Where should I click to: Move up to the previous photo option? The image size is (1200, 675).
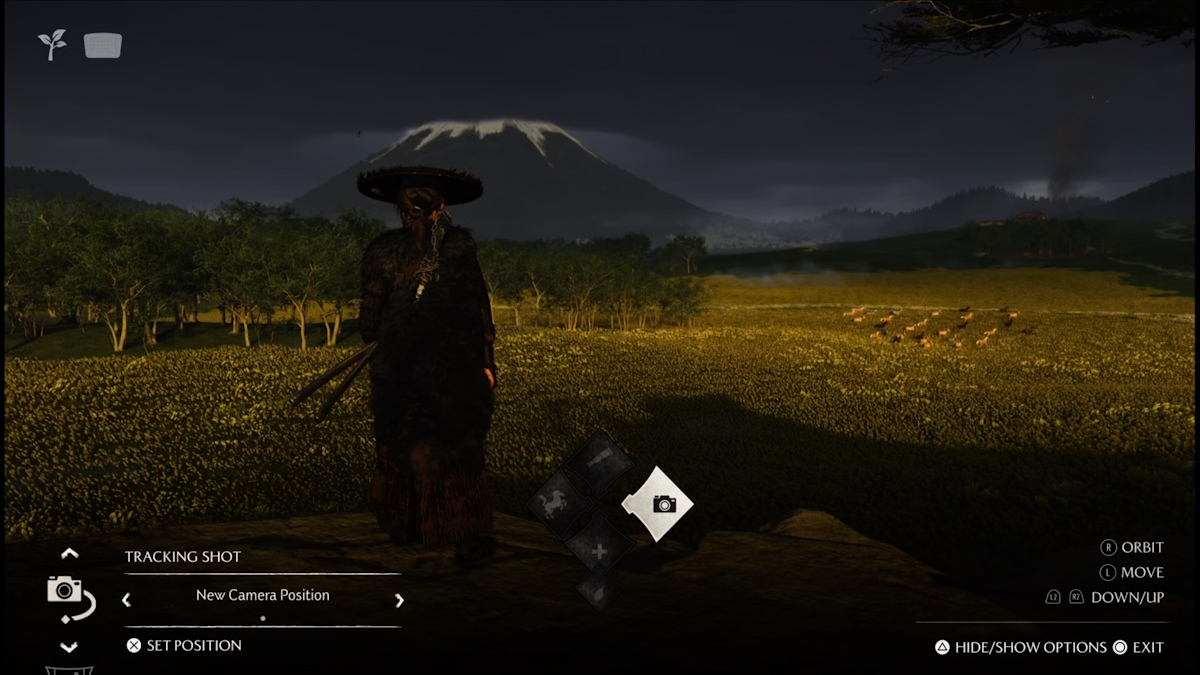[69, 553]
